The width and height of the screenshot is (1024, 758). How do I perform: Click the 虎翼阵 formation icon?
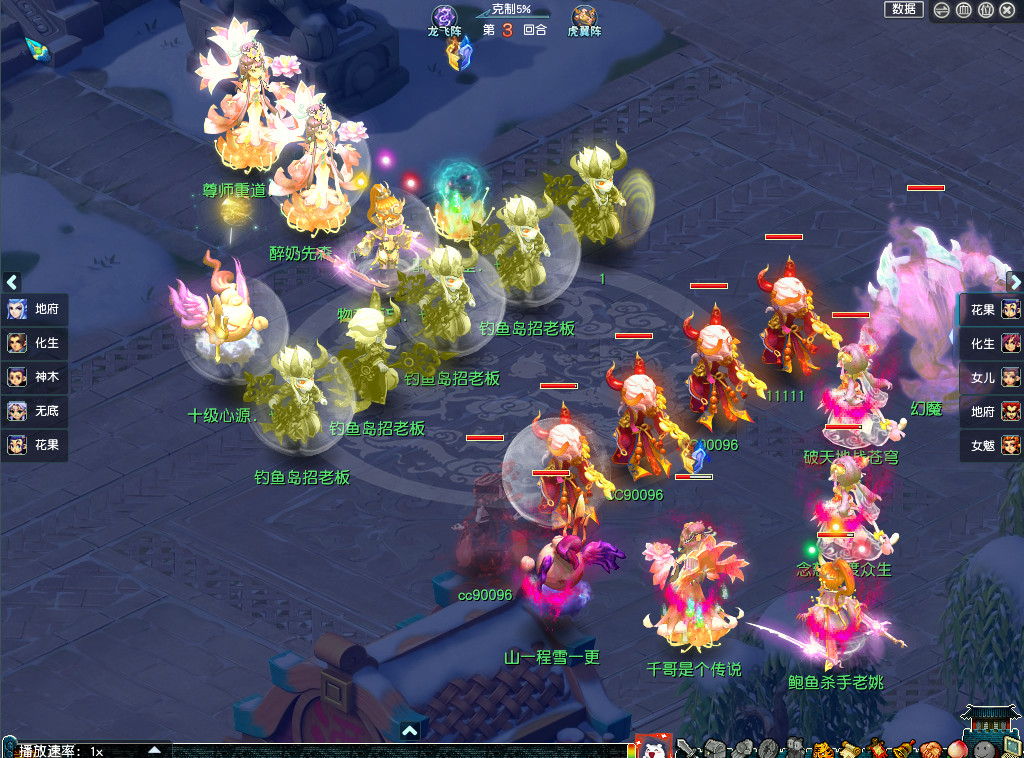tap(584, 16)
